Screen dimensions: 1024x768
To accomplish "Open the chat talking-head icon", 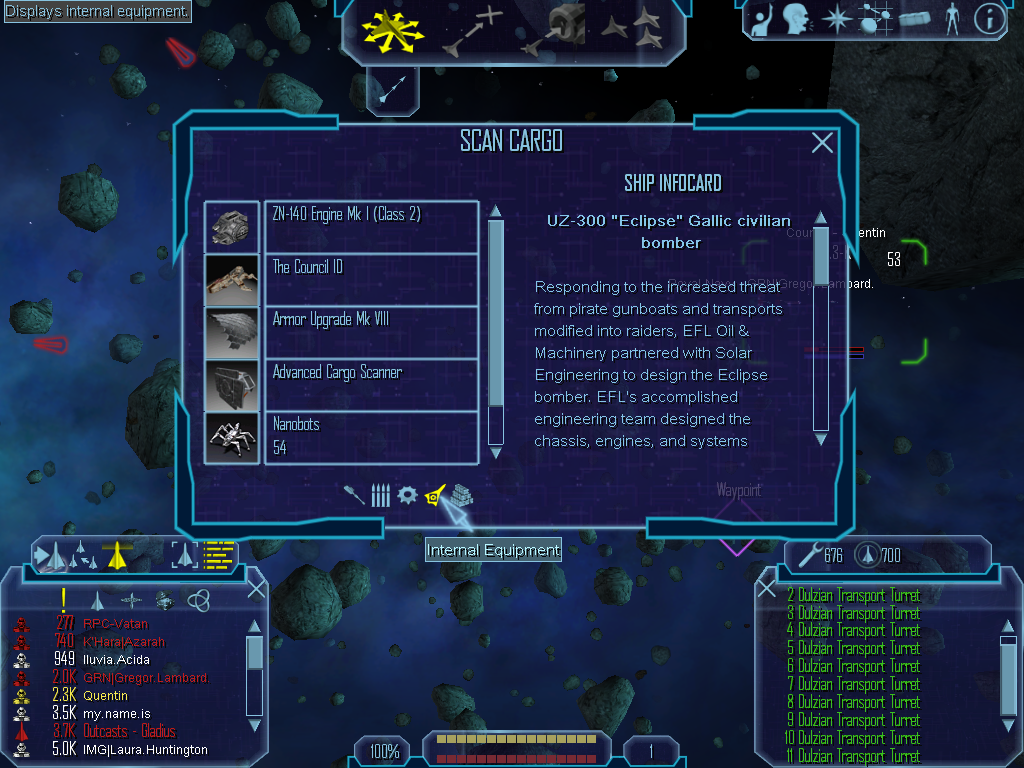I will click(796, 19).
